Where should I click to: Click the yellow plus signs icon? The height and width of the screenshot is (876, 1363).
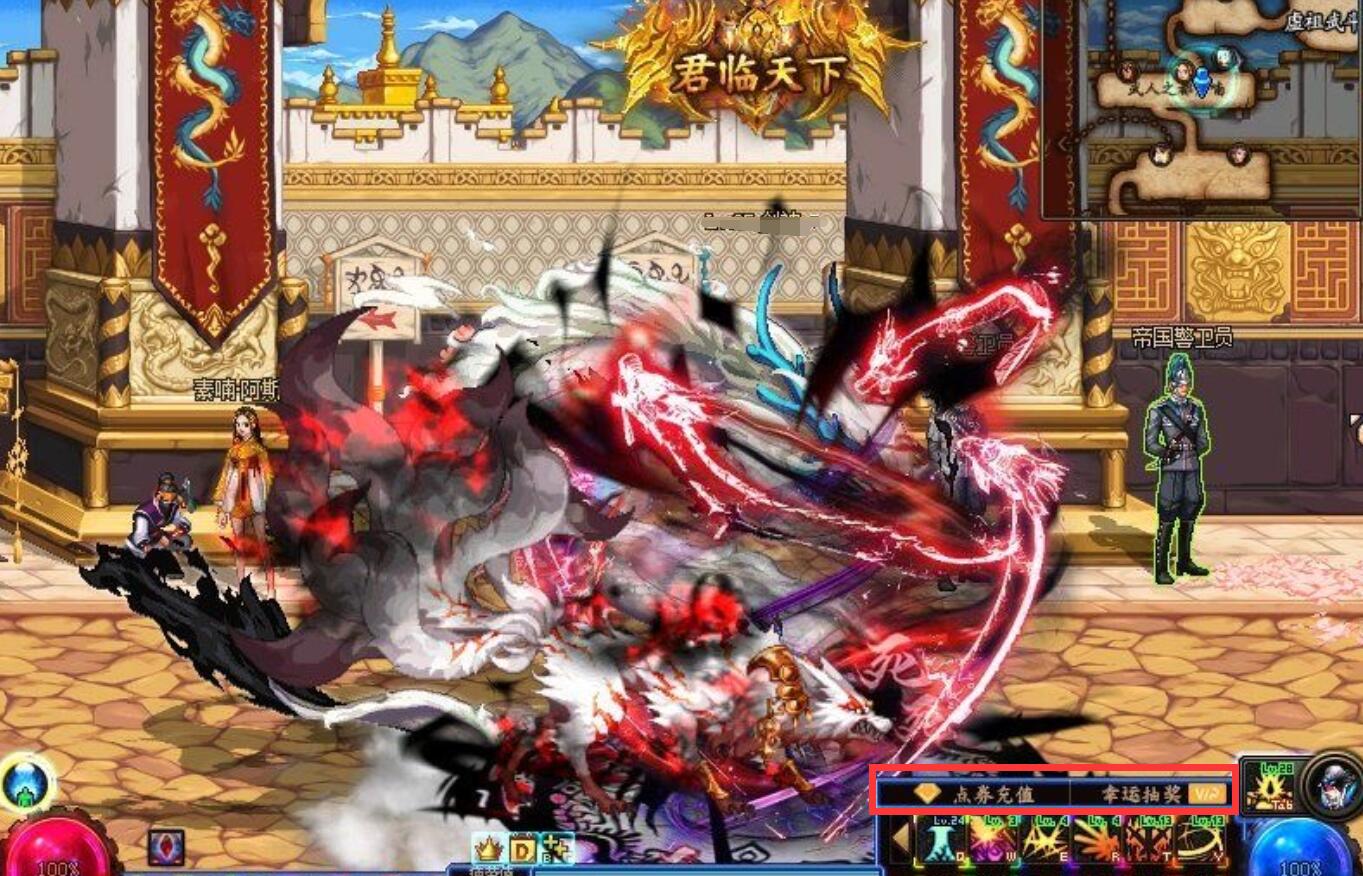pyautogui.click(x=557, y=848)
